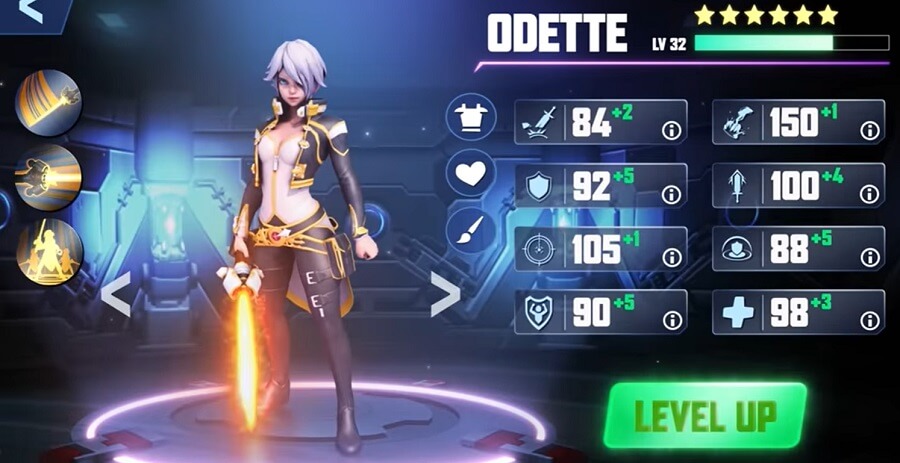Viewport: 900px width, 463px height.
Task: Choose the charging beam skill icon
Action: pyautogui.click(x=48, y=177)
